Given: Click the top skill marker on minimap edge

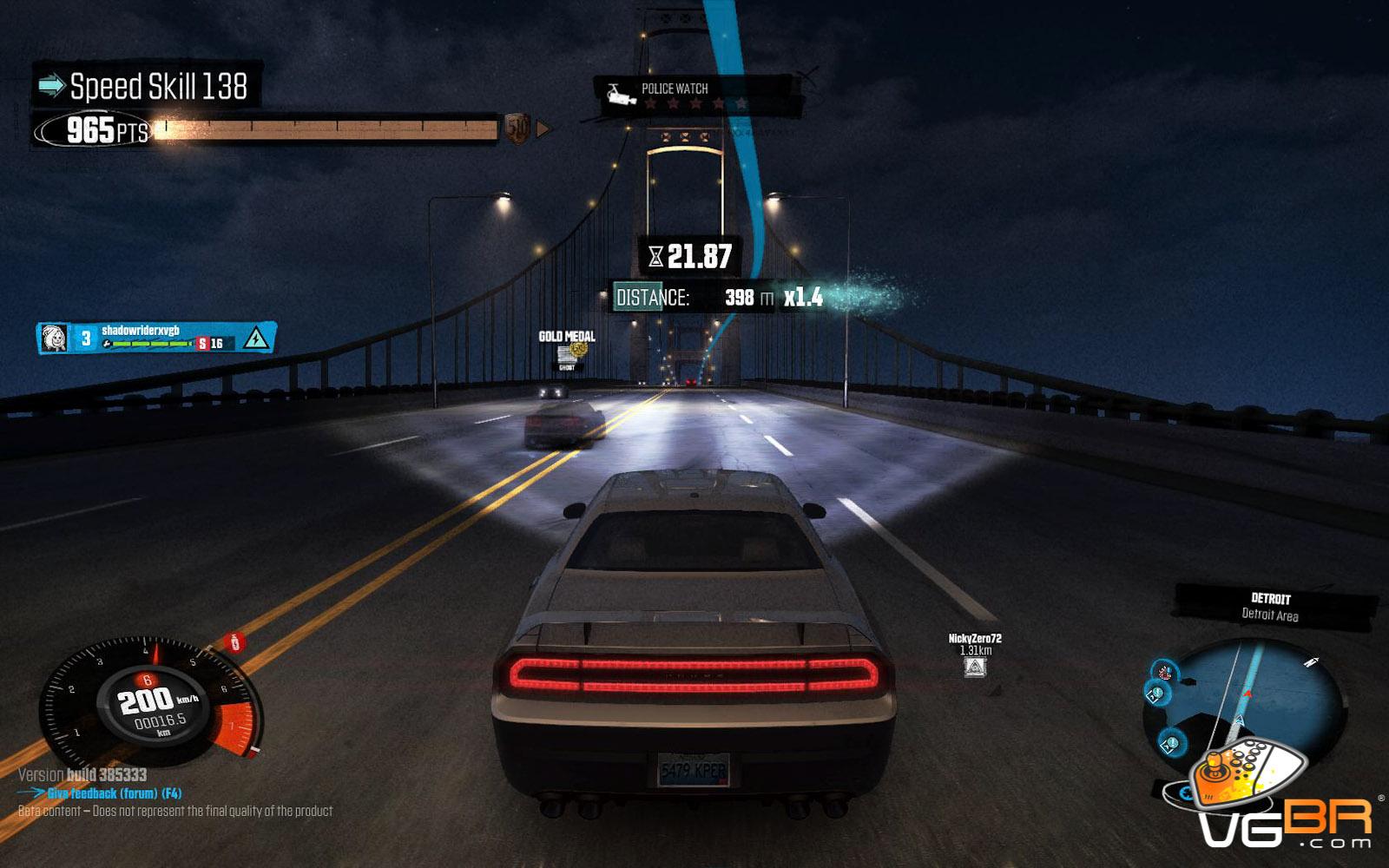Looking at the screenshot, I should coord(1164,671).
